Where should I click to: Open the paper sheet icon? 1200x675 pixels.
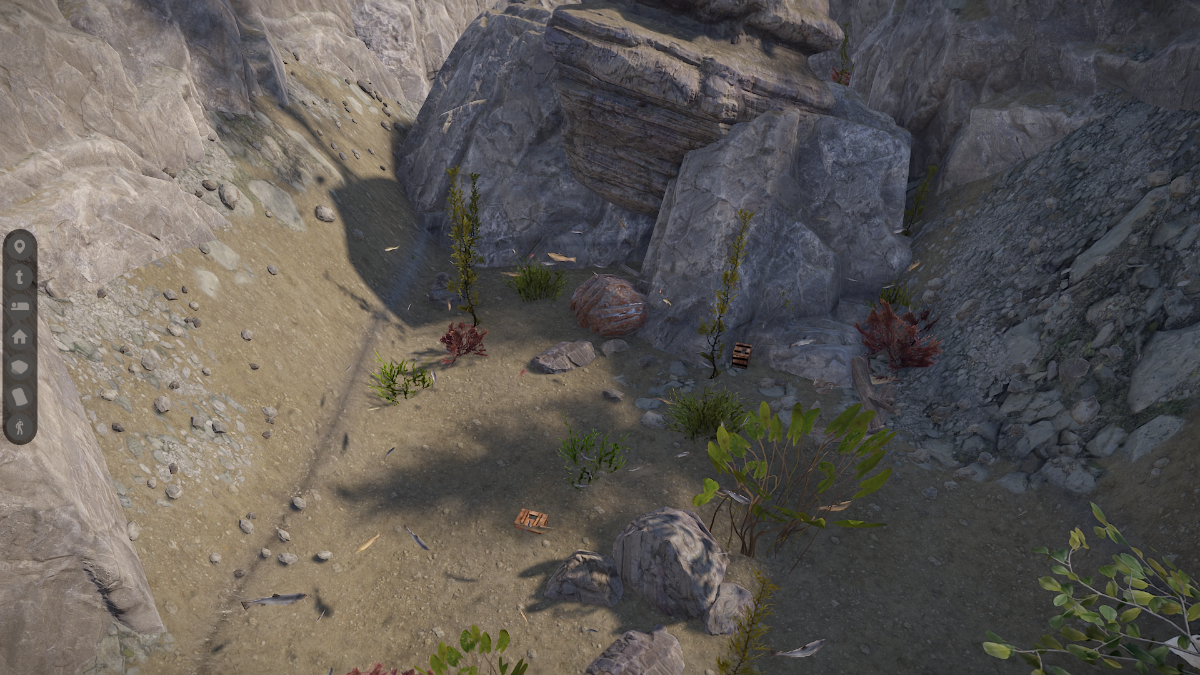click(x=20, y=396)
